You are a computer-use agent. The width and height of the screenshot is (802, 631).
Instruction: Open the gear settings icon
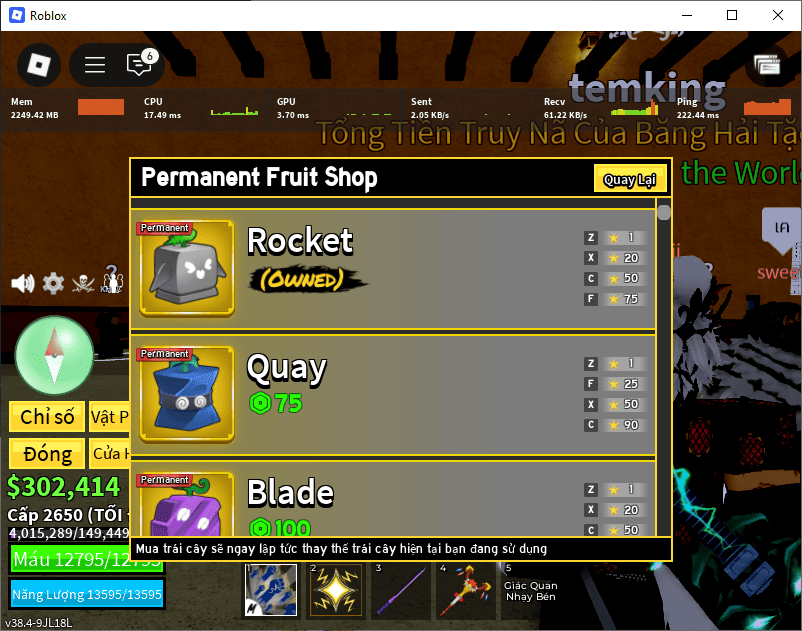(53, 283)
